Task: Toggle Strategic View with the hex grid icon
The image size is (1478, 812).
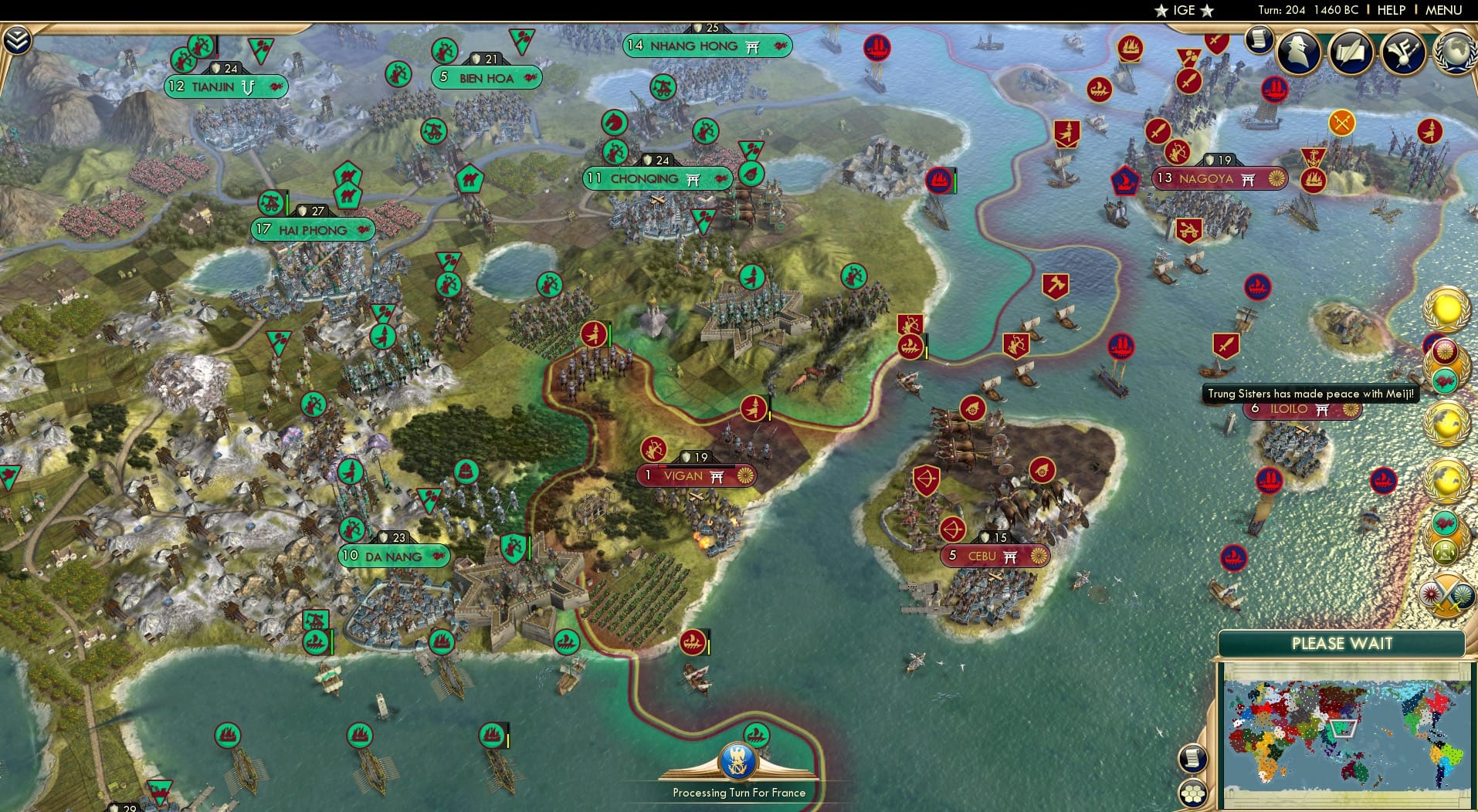Action: pos(1193,792)
